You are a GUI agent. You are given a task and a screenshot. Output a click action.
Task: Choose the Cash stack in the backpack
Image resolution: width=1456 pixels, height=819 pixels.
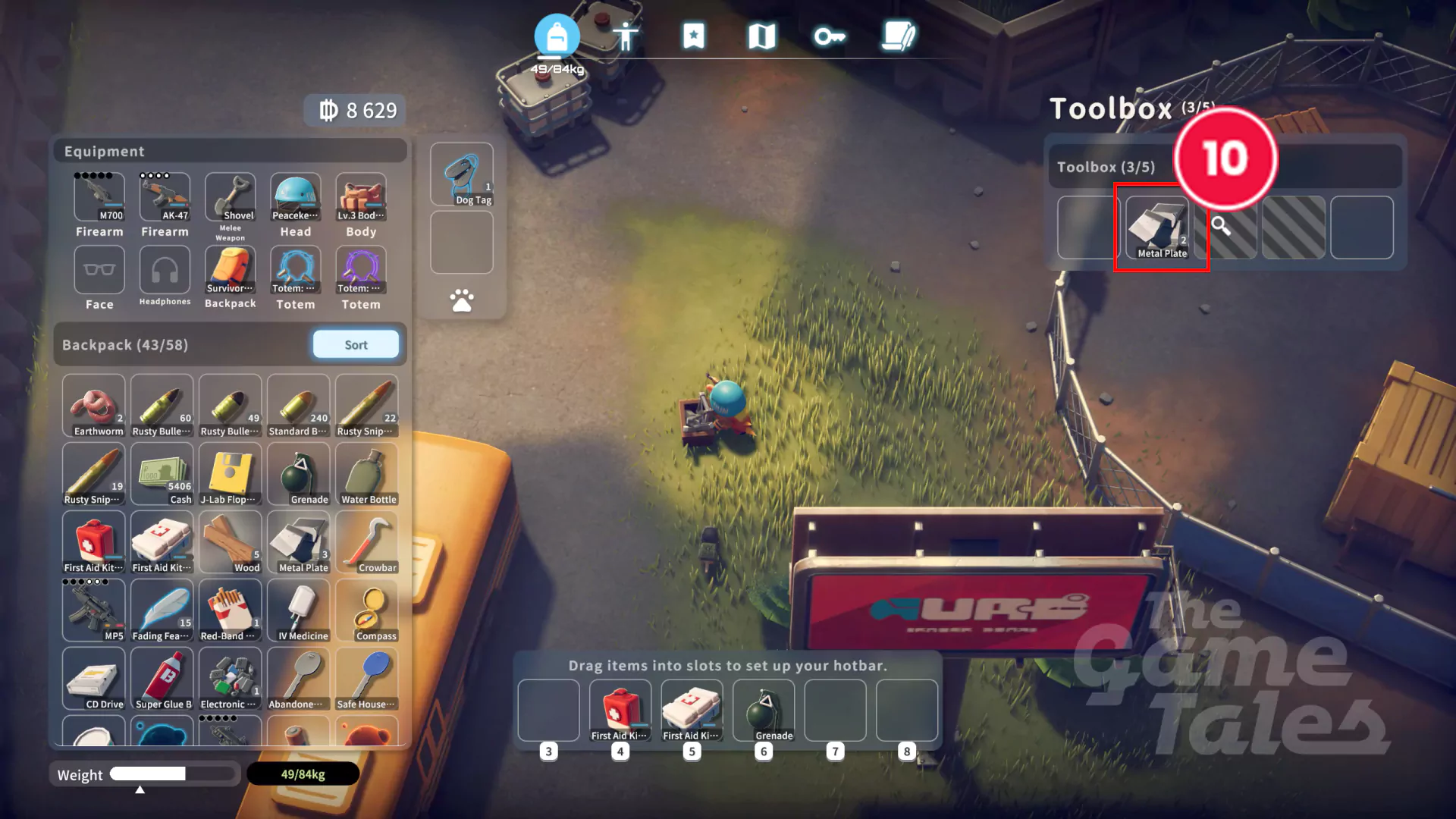[x=162, y=474]
